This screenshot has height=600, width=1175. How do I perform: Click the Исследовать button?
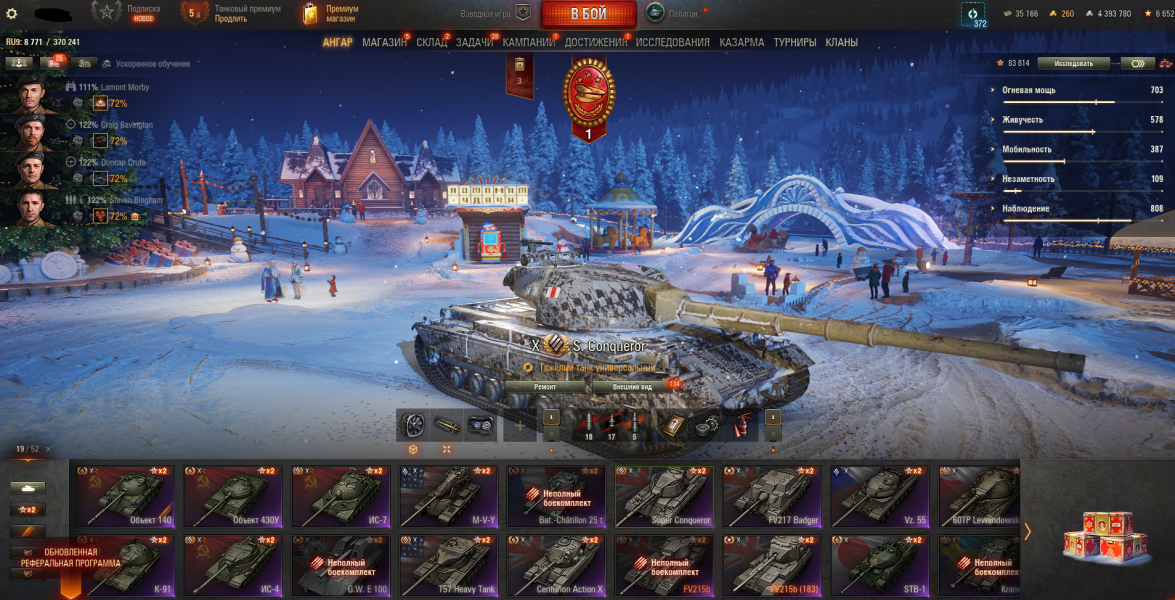pyautogui.click(x=1072, y=63)
